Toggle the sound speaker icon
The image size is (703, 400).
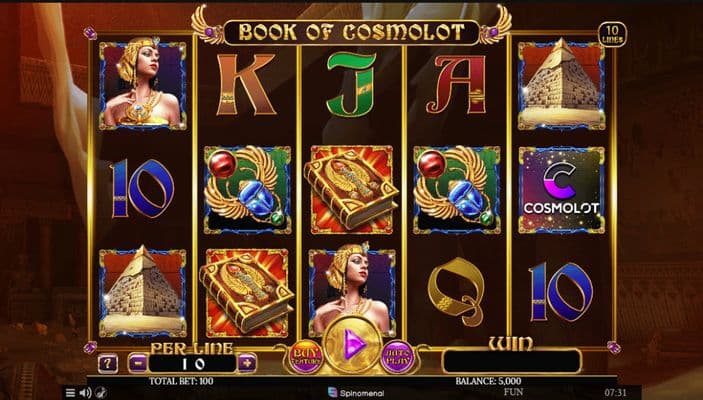point(84,392)
